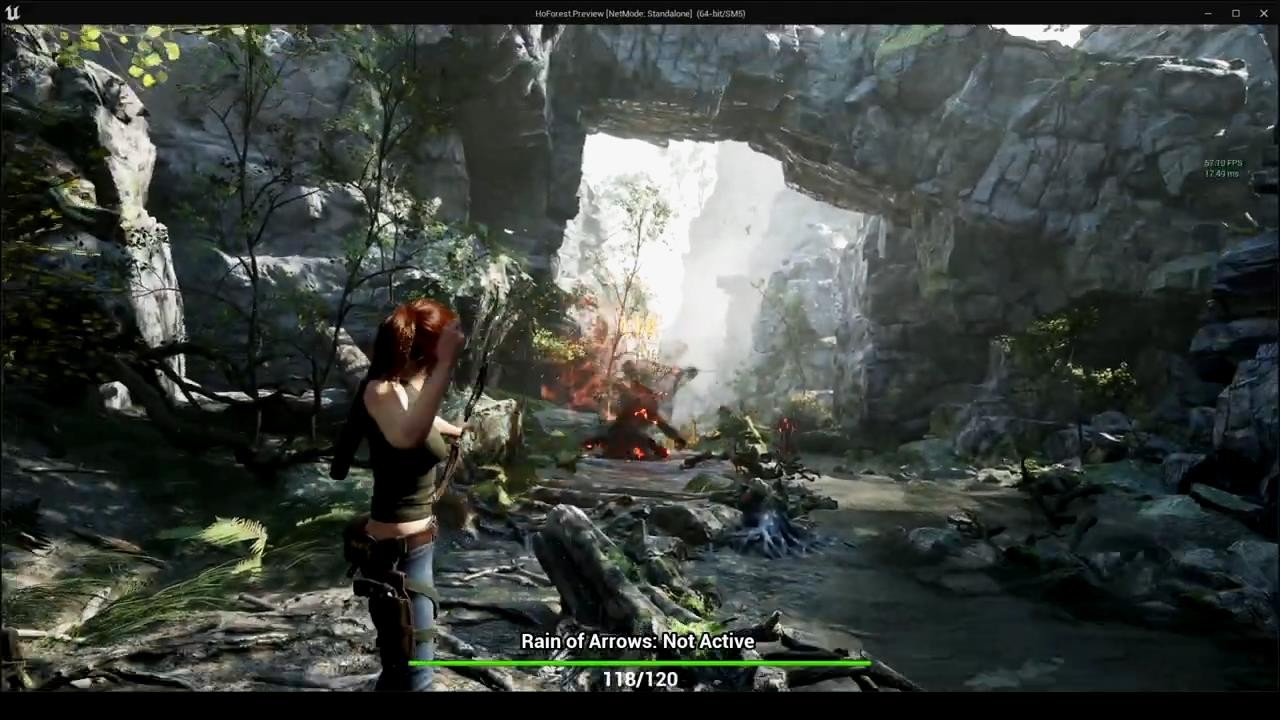Minimize the game preview window
This screenshot has height=720, width=1280.
tap(1208, 13)
